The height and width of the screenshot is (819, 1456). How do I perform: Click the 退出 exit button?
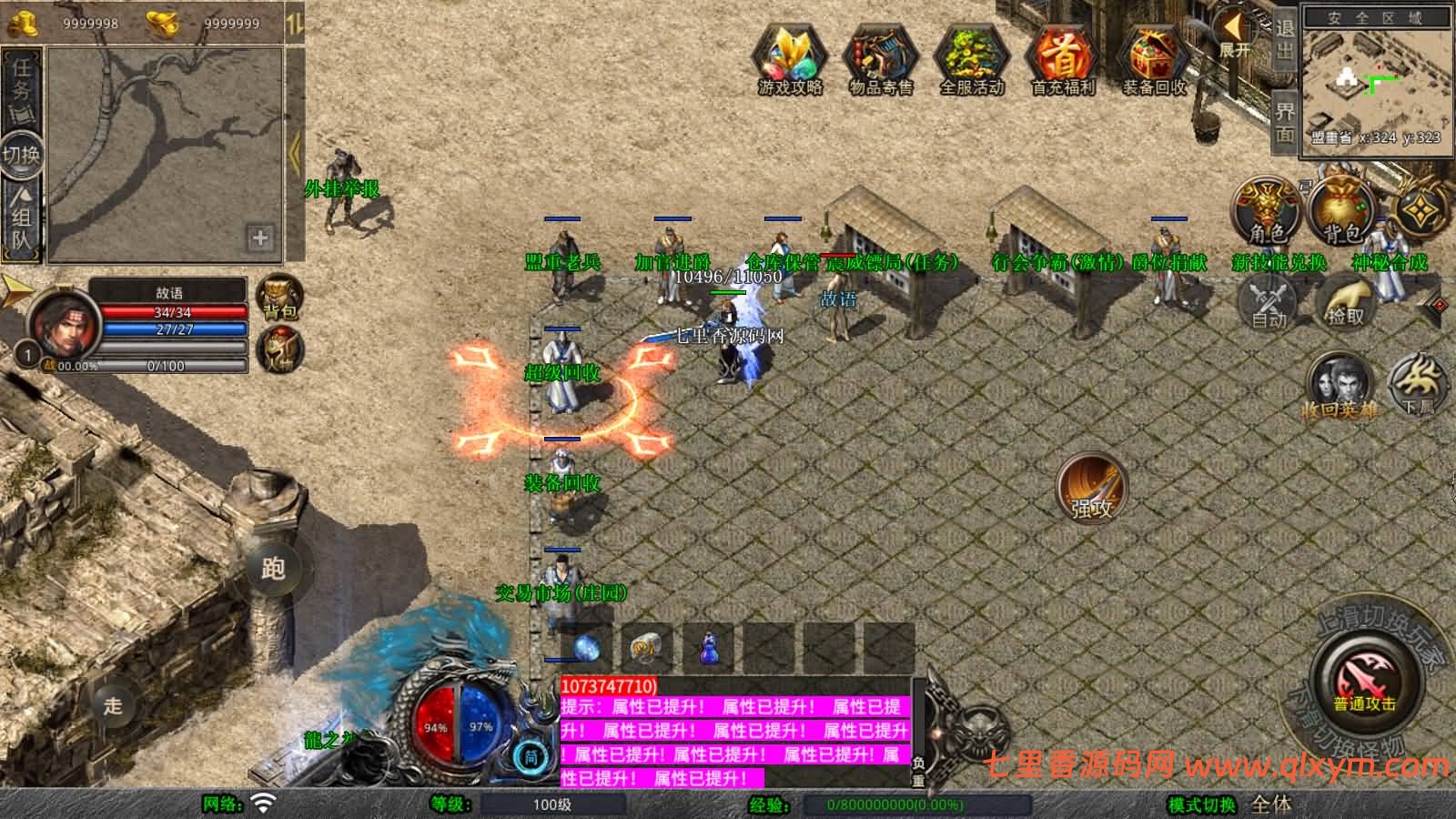coord(1284,38)
